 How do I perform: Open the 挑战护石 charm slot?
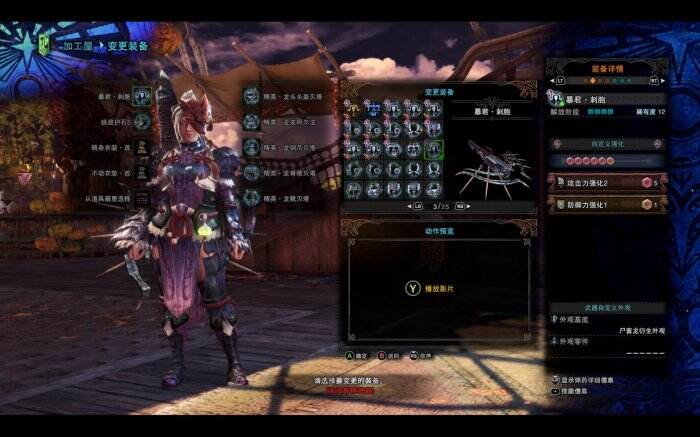point(141,122)
